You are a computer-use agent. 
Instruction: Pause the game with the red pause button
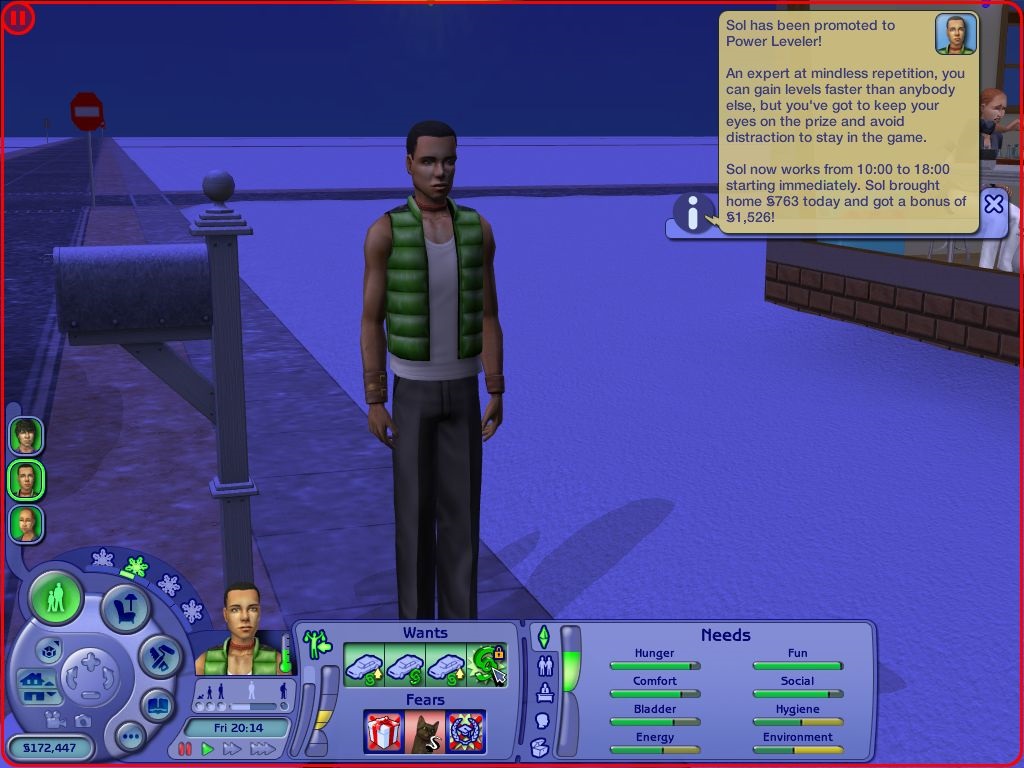pos(185,749)
